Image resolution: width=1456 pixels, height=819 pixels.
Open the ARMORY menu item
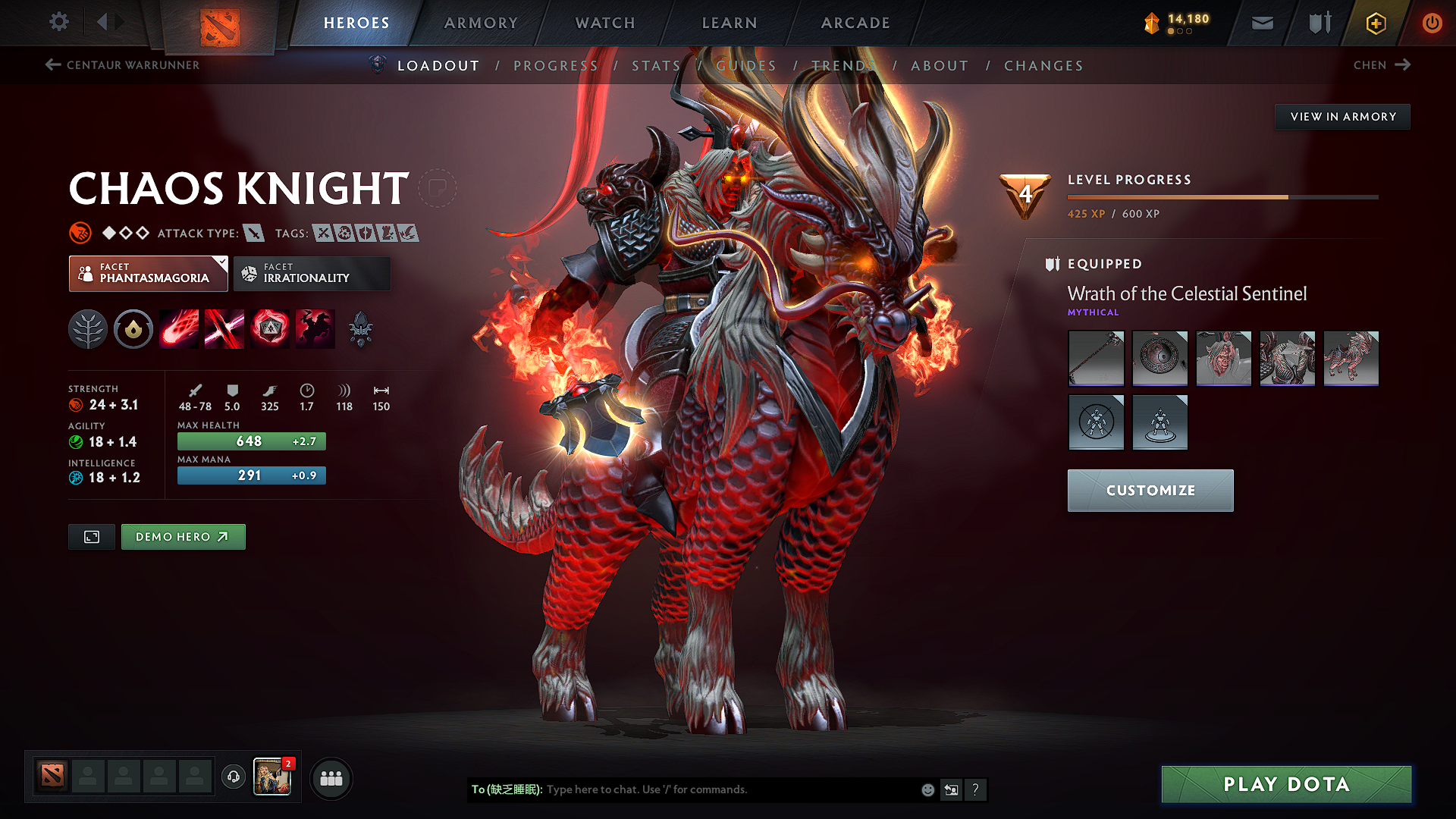[x=480, y=23]
